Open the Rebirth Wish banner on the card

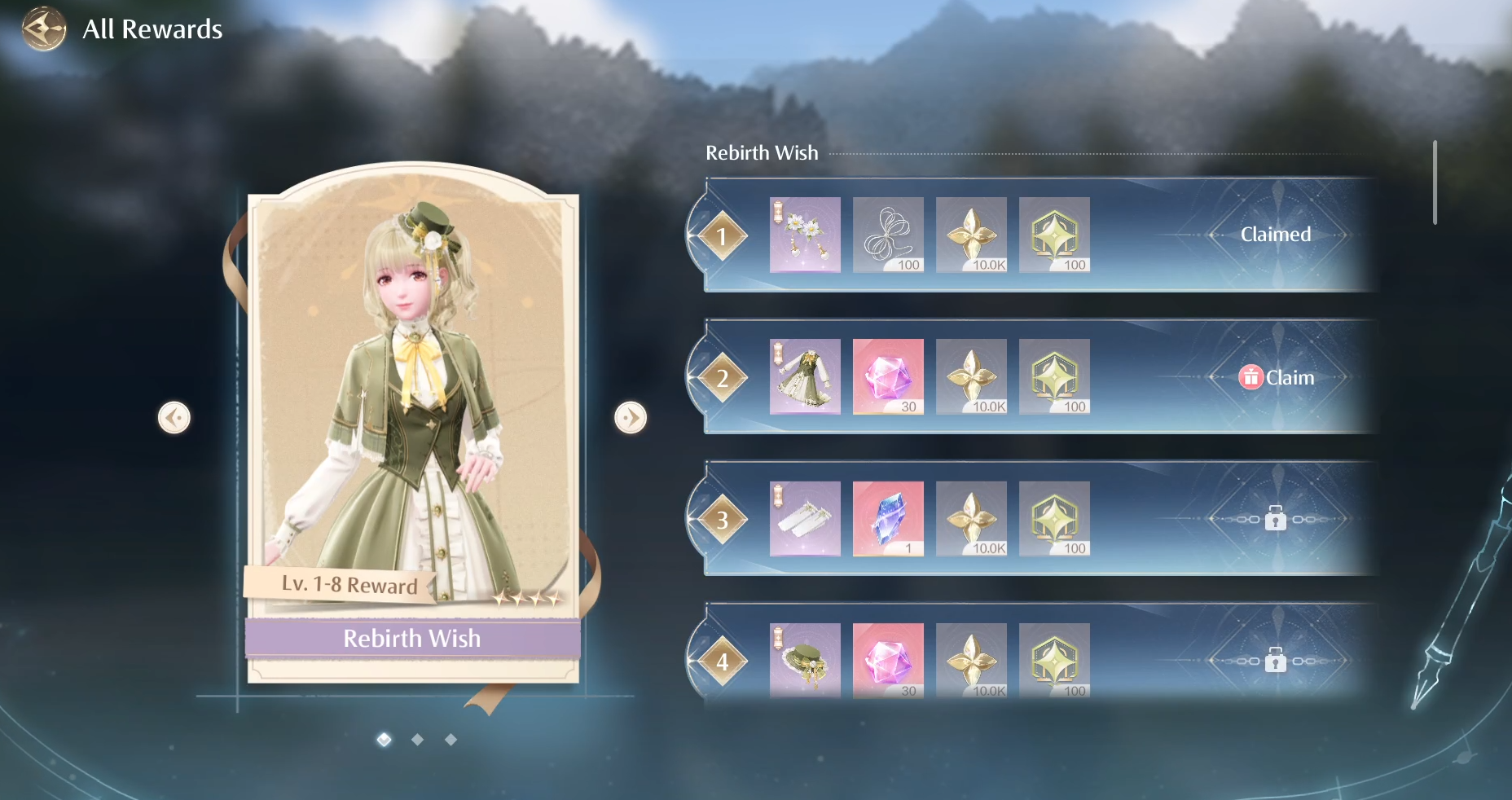pyautogui.click(x=411, y=639)
